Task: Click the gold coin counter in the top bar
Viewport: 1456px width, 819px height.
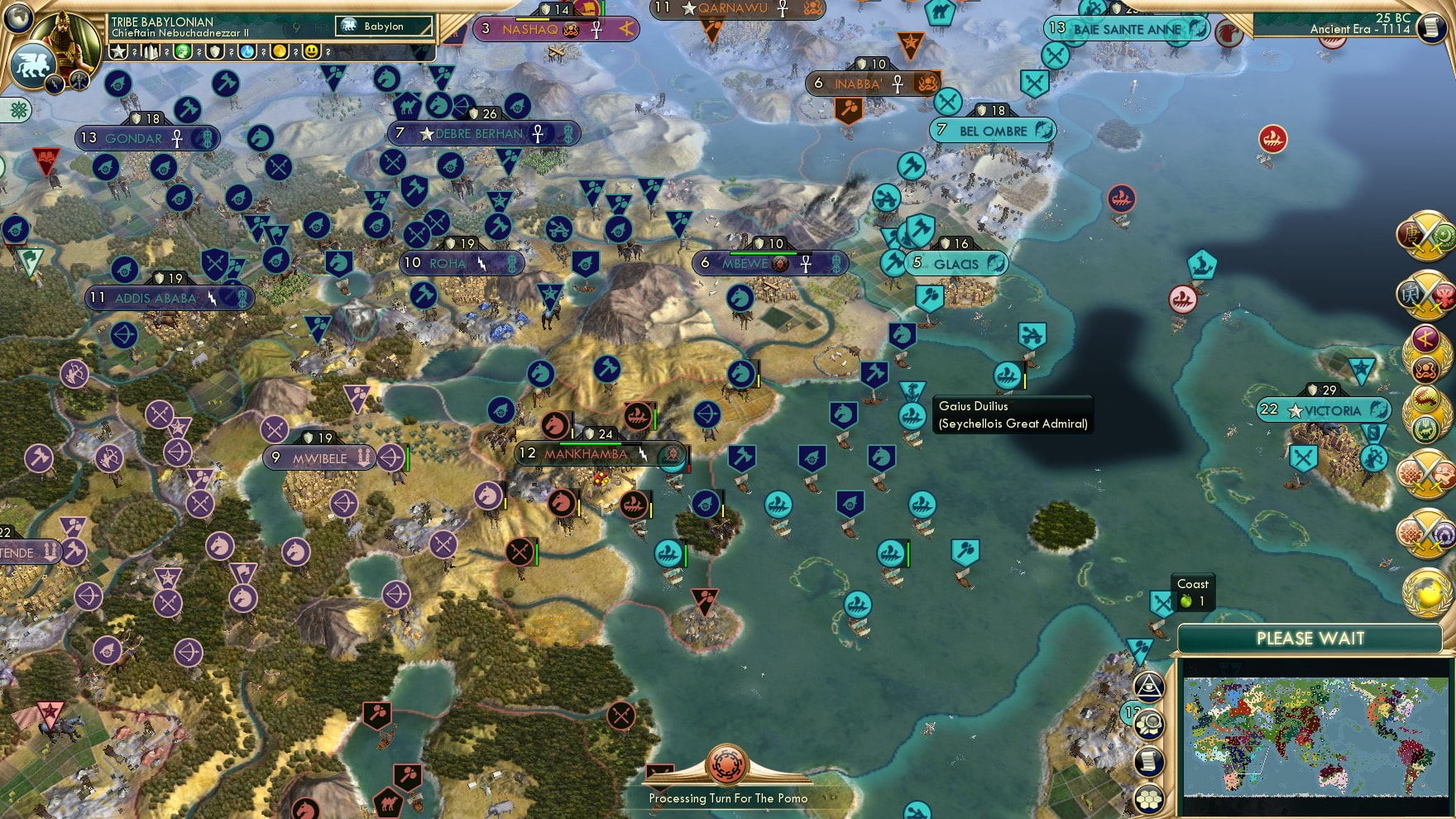Action: [x=279, y=51]
